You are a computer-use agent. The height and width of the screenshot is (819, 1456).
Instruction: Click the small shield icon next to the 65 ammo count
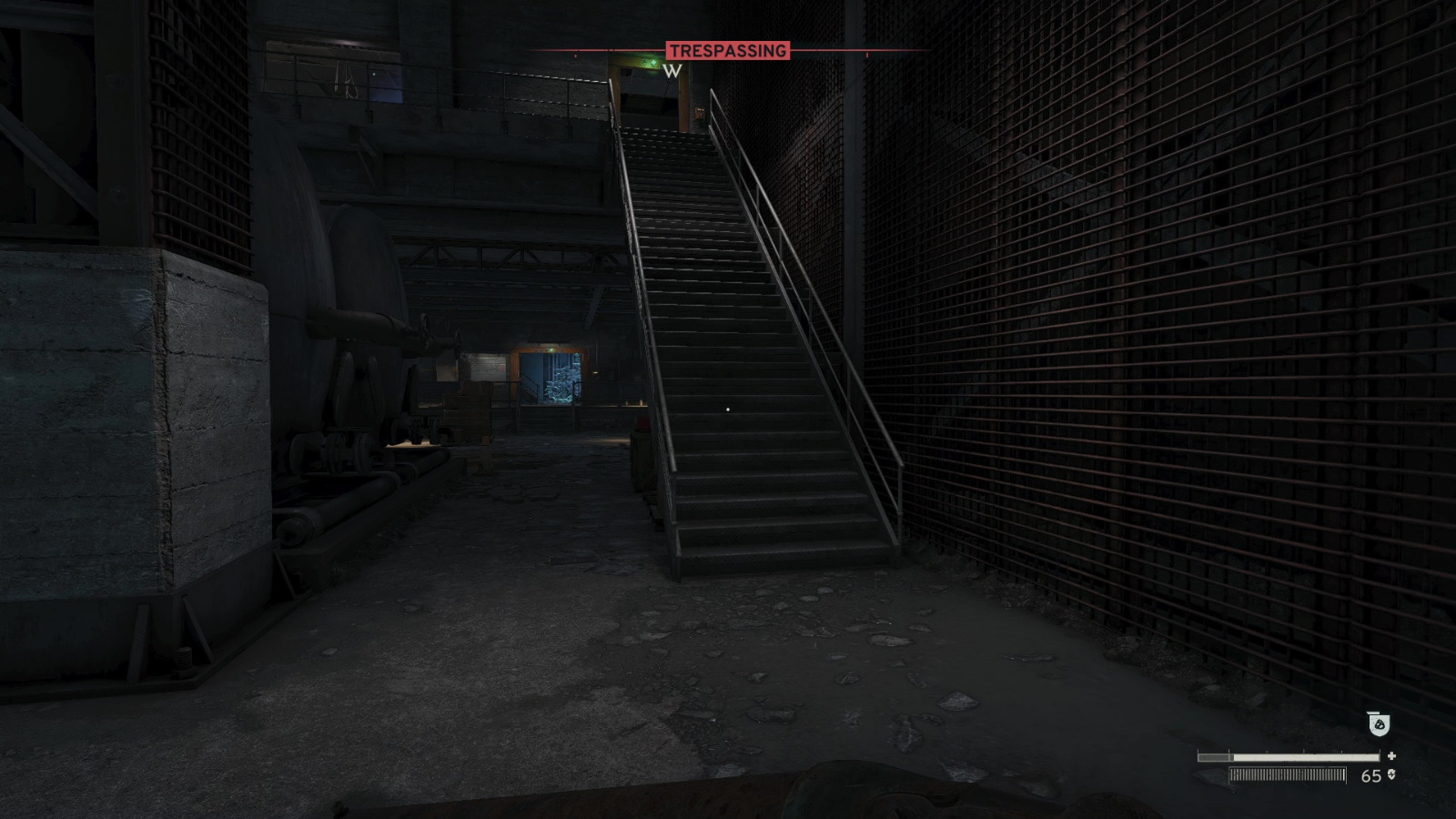point(1392,775)
